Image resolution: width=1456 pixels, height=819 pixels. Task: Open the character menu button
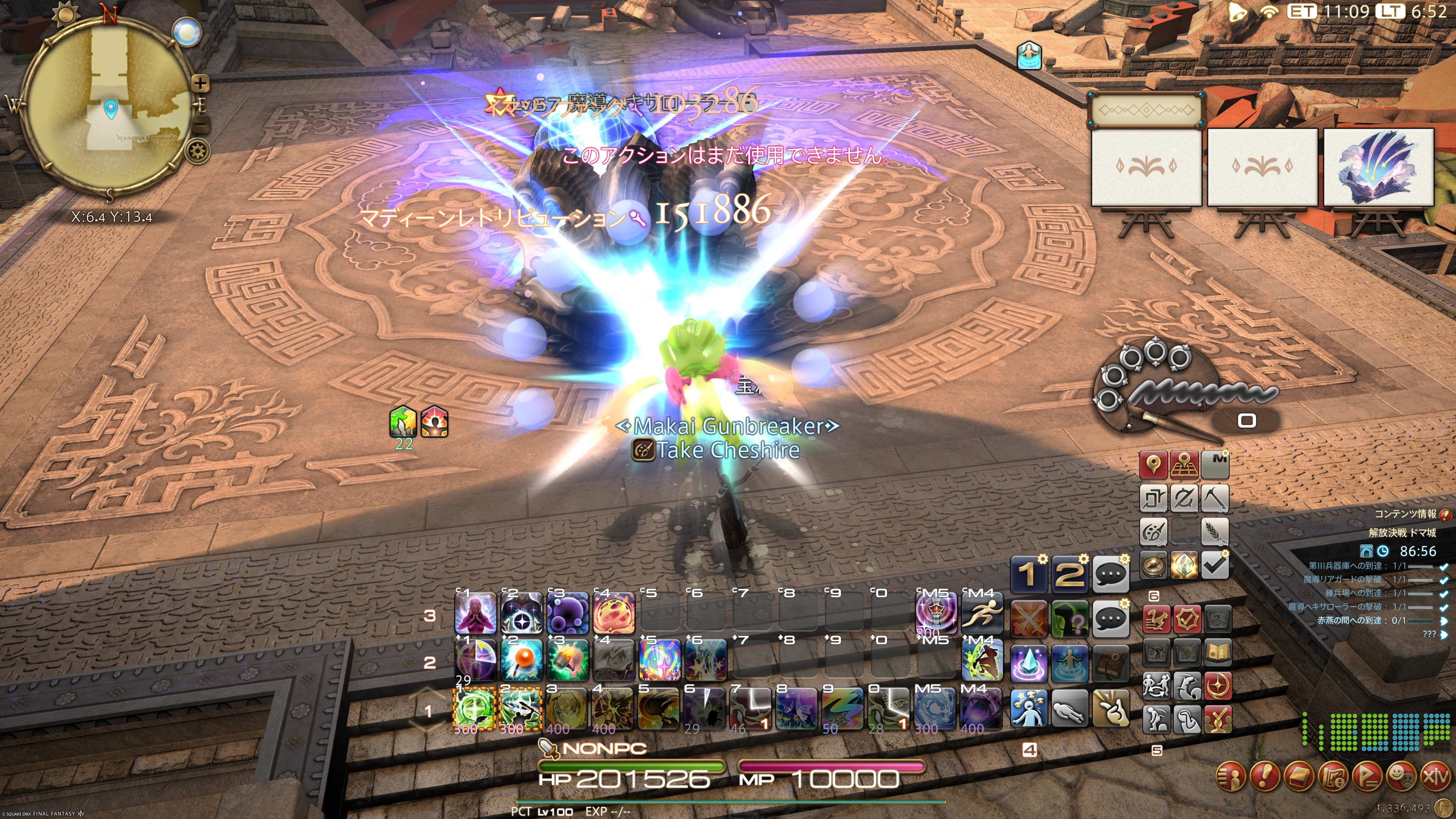tap(1230, 777)
